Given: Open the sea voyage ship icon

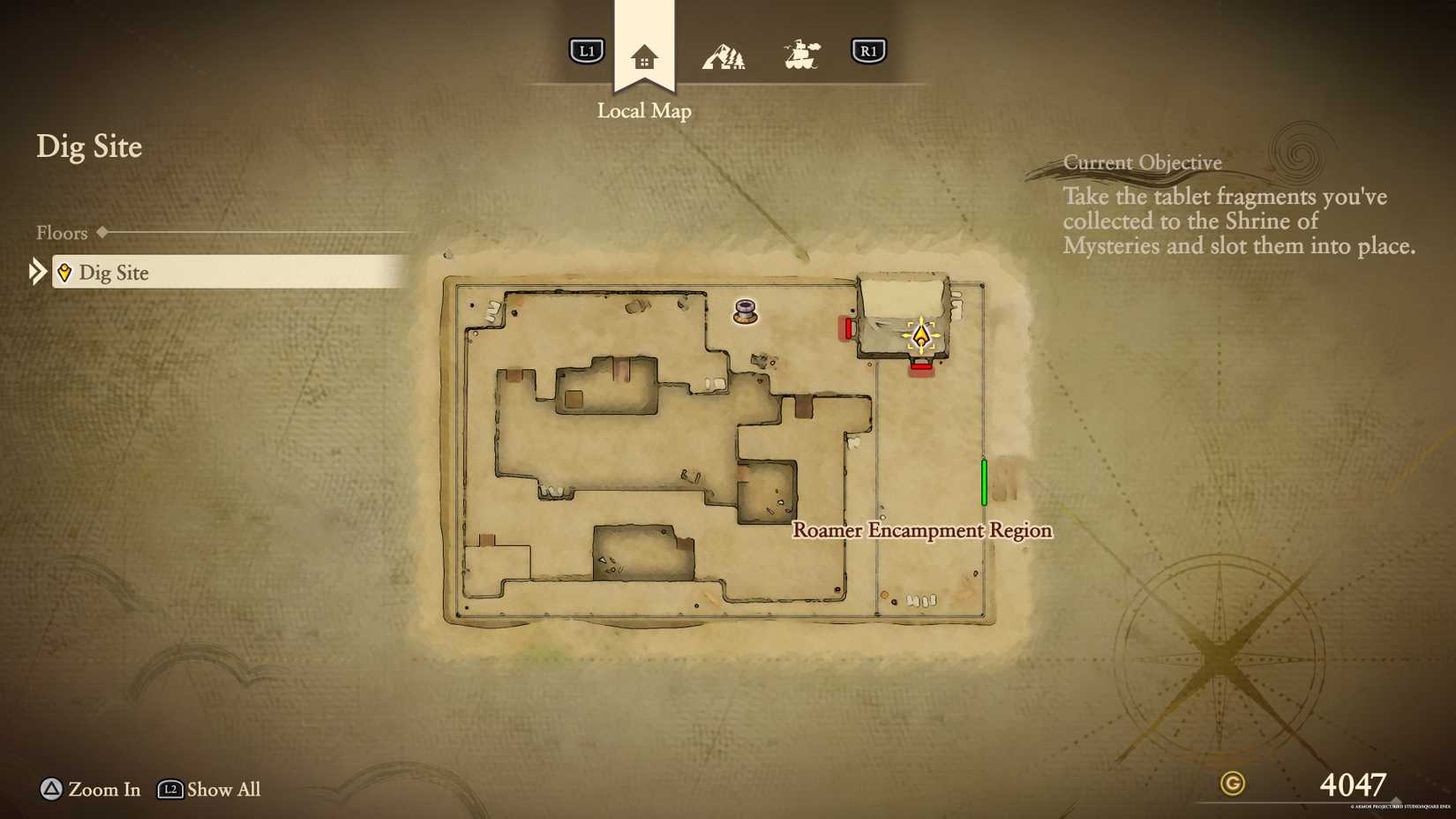Looking at the screenshot, I should (801, 51).
